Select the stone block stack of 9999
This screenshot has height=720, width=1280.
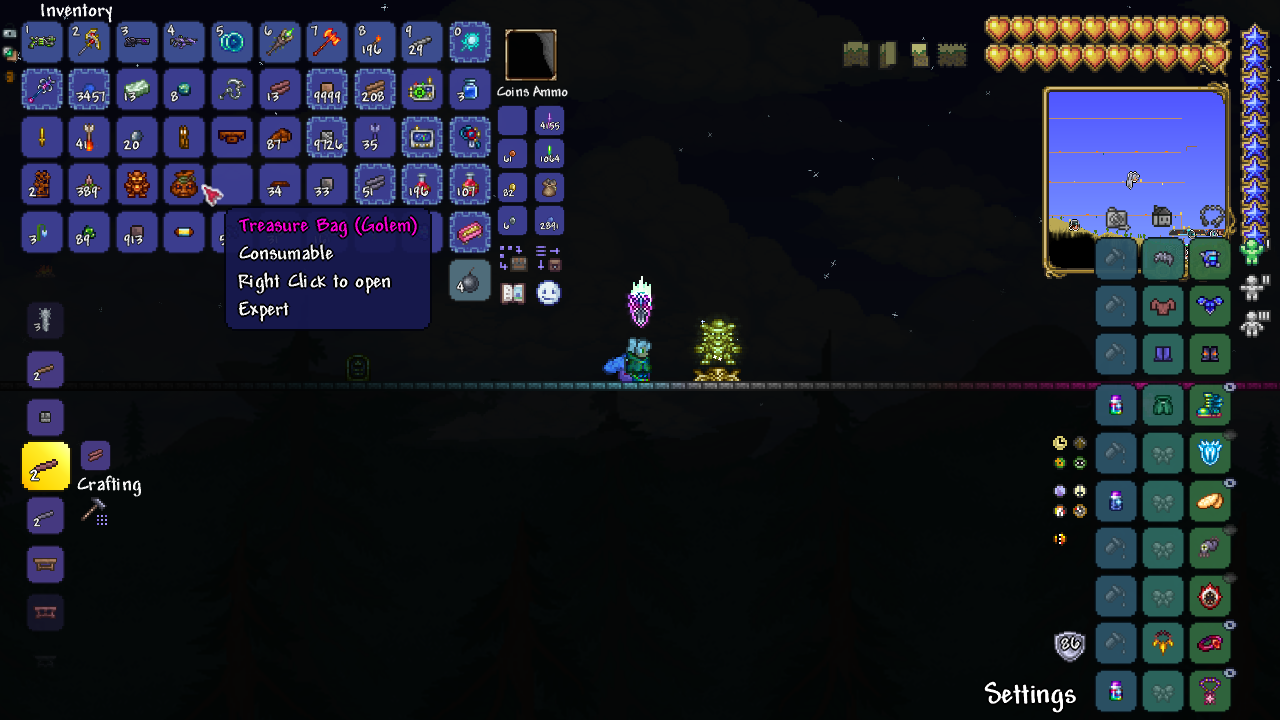[327, 89]
